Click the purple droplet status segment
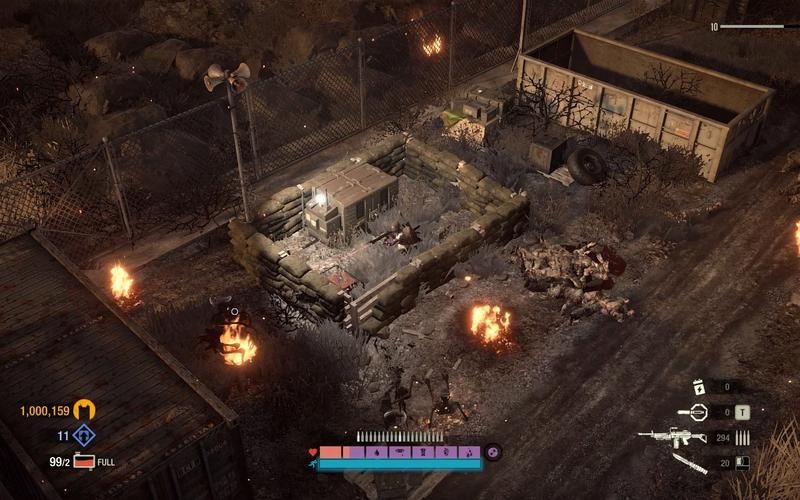Screen dimensions: 800x500 point(377,453)
